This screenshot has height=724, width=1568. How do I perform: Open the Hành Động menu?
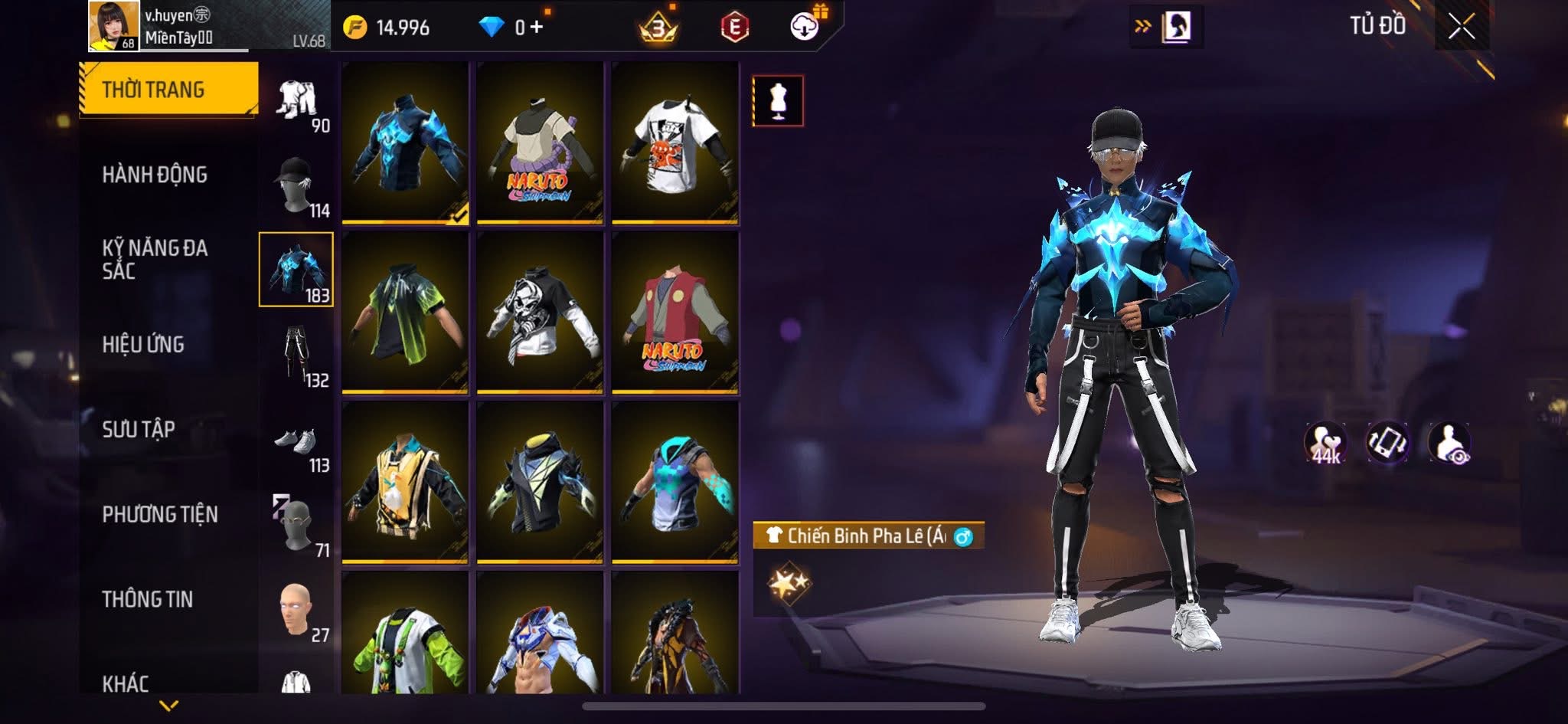pyautogui.click(x=155, y=175)
